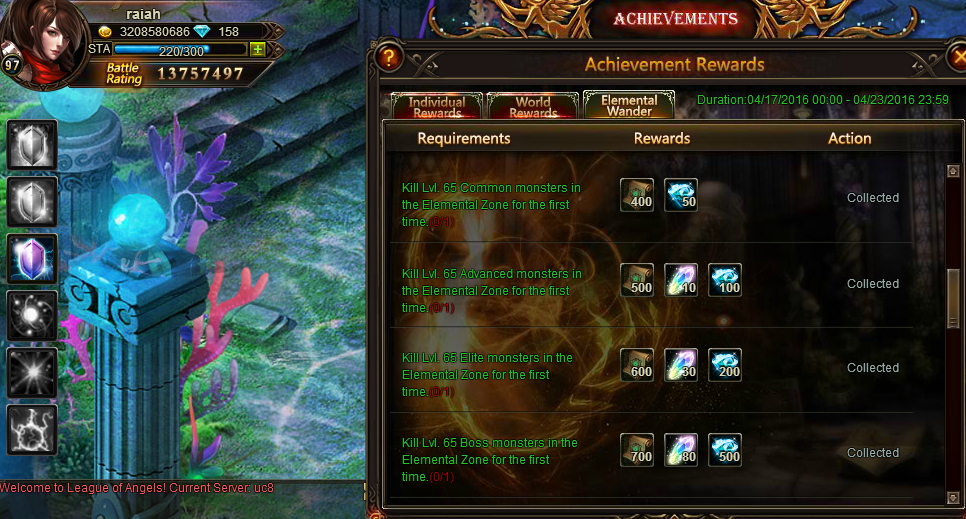Choose the lightning bolt skill icon

click(x=32, y=430)
